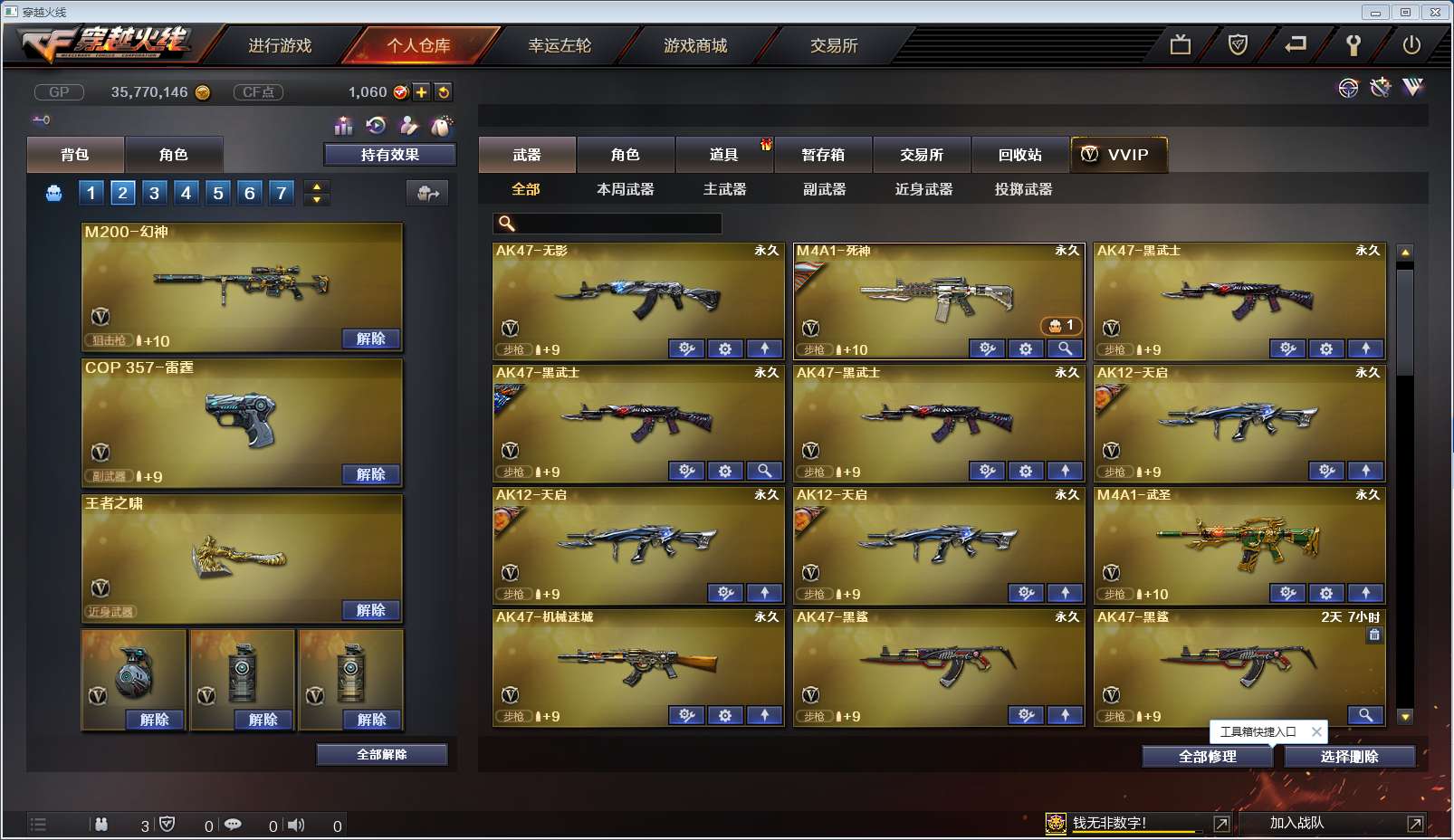Click the ranking stats icon above the backpack
The image size is (1454, 840).
(x=342, y=127)
